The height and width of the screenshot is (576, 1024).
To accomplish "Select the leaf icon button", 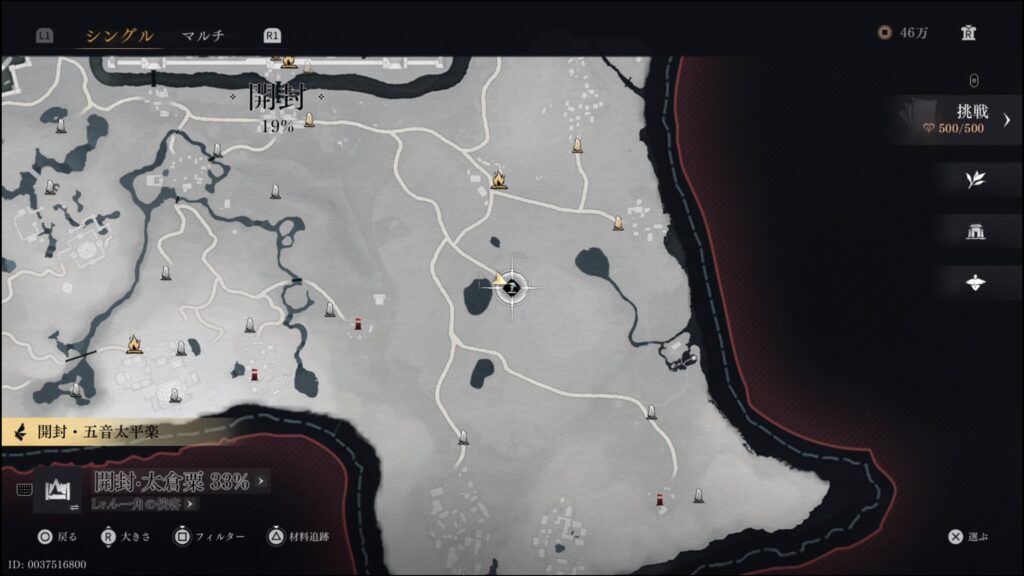I will pyautogui.click(x=975, y=180).
